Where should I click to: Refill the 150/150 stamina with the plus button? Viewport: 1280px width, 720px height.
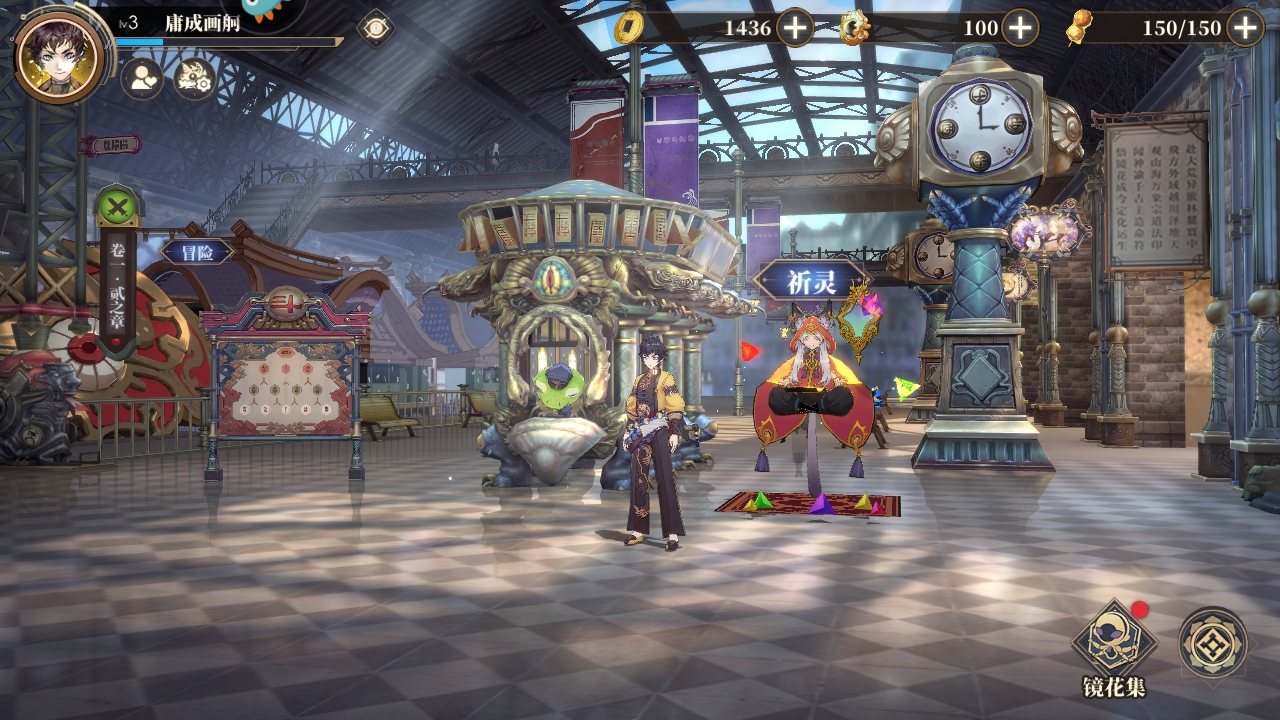[x=1244, y=28]
